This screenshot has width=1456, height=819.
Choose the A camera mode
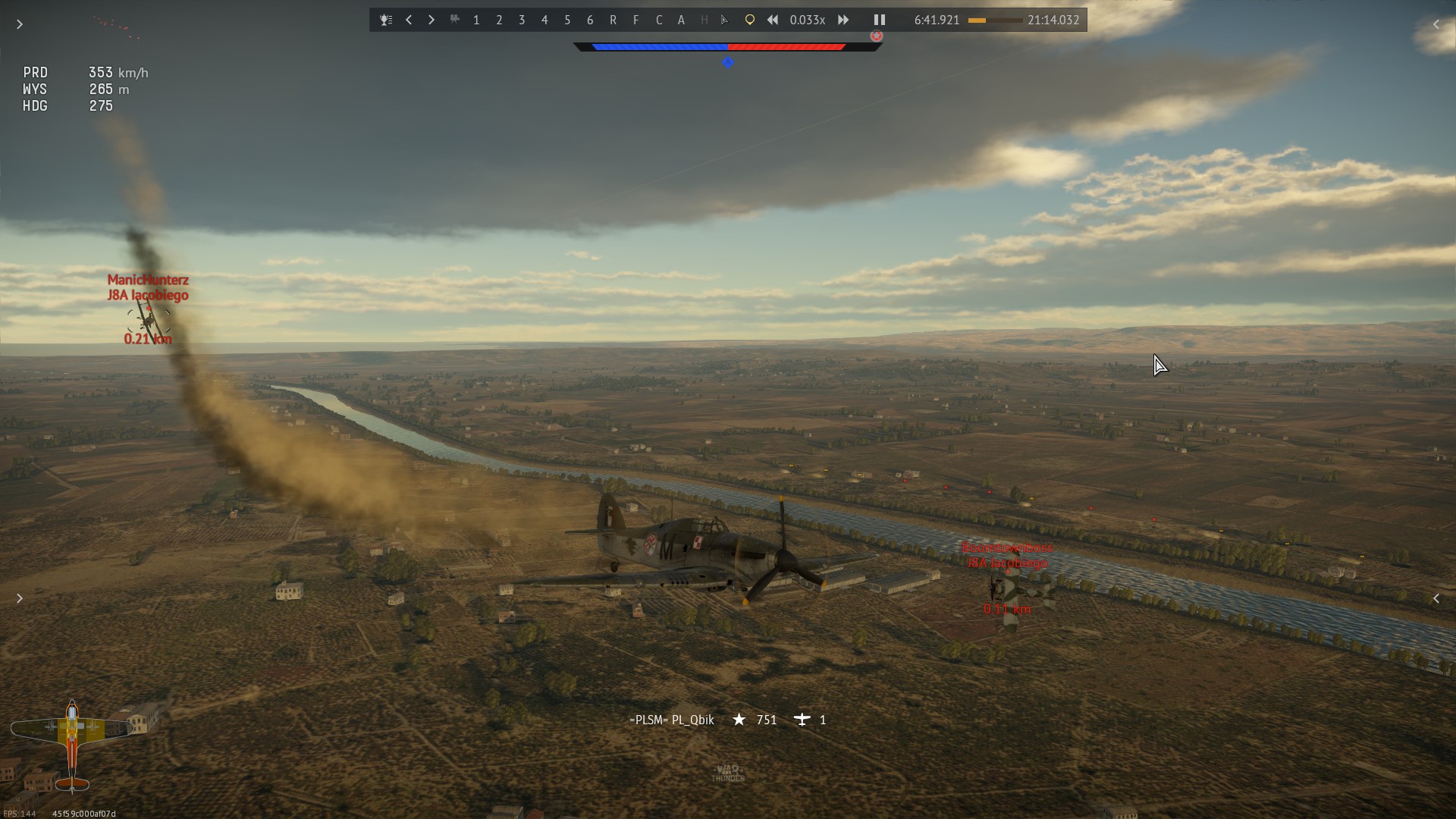[681, 20]
